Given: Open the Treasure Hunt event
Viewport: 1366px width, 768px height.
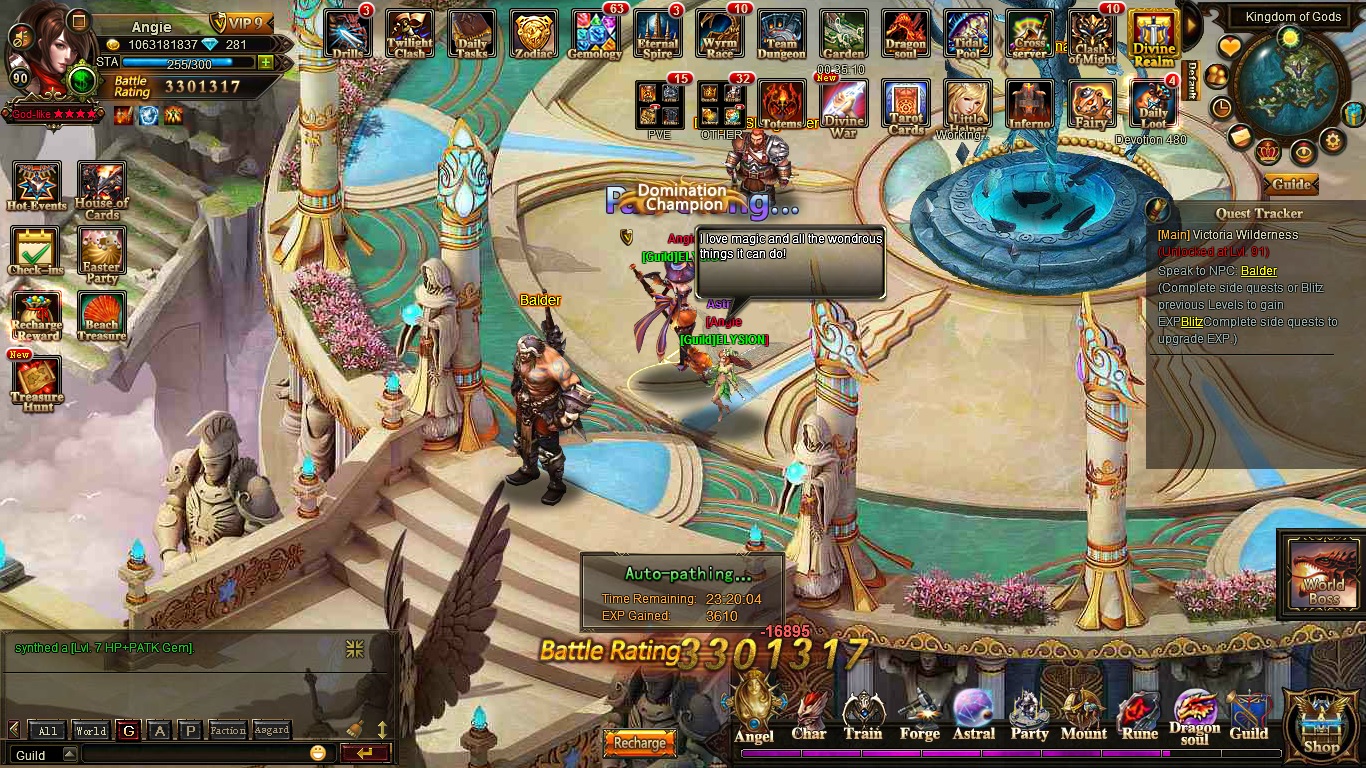Looking at the screenshot, I should [x=36, y=383].
